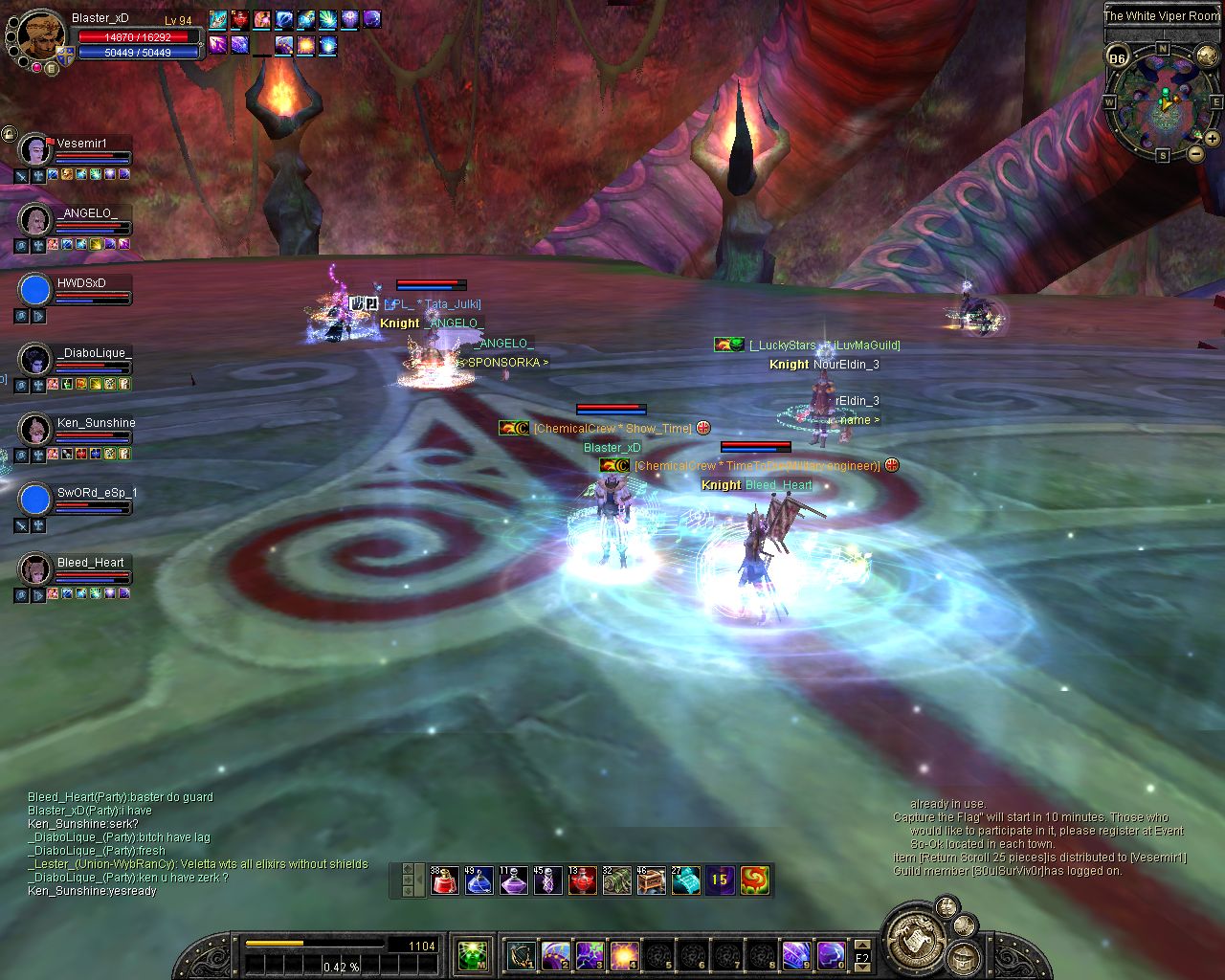Select _DiaboLique_ from the party frames
Viewport: 1225px width, 980px height.
tap(35, 359)
